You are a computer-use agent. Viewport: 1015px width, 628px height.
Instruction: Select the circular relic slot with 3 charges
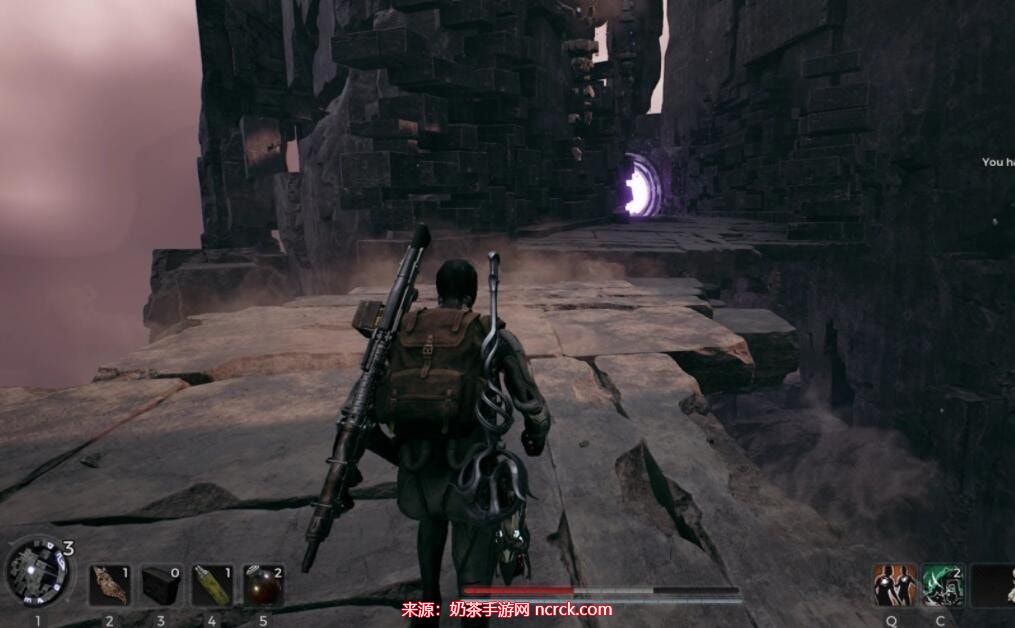[38, 570]
